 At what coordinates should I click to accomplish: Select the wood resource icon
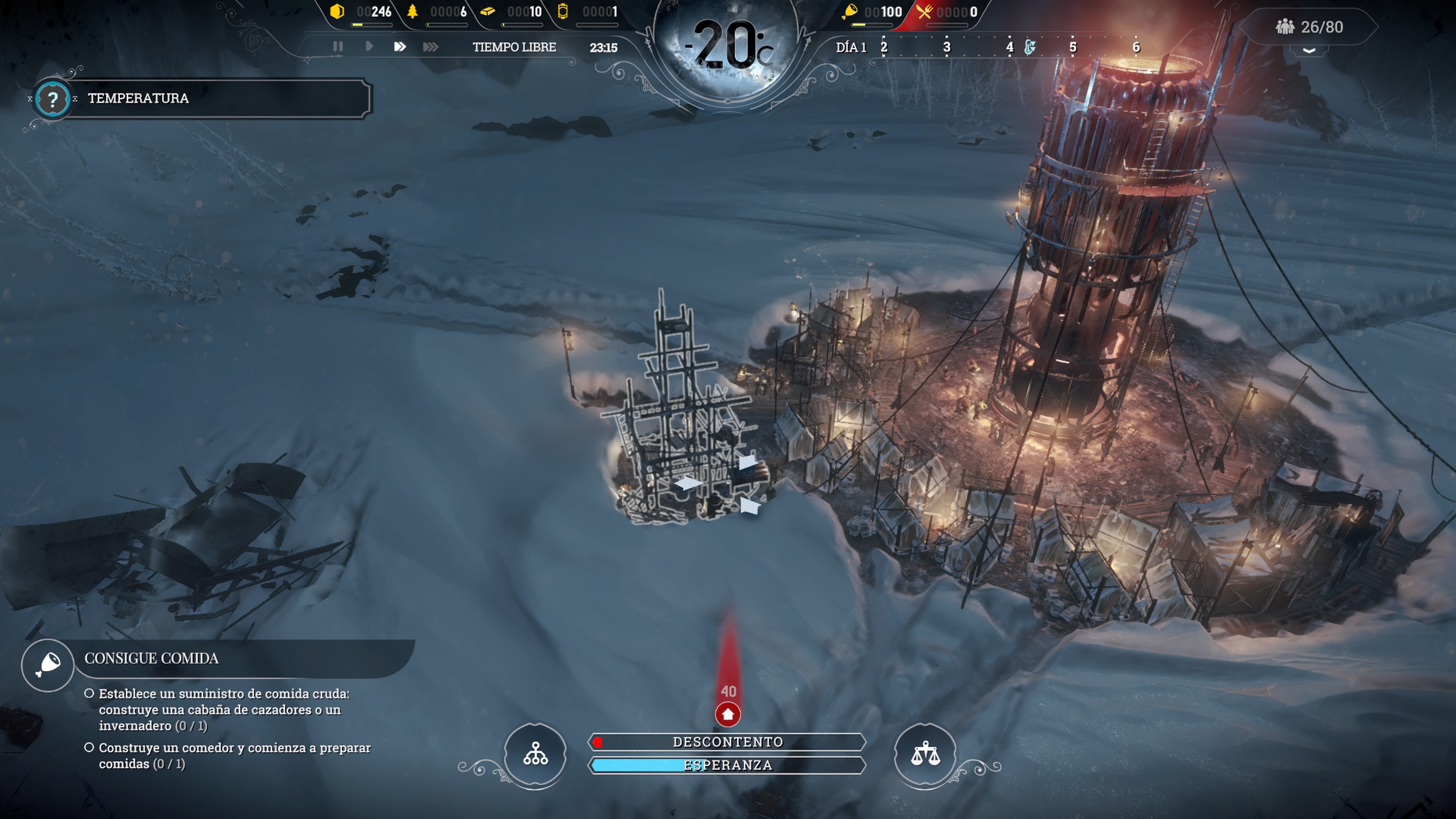(413, 11)
